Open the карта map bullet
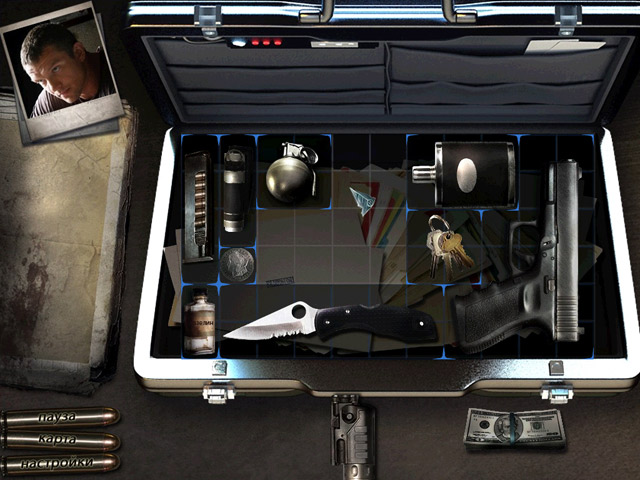The height and width of the screenshot is (480, 640). point(60,440)
